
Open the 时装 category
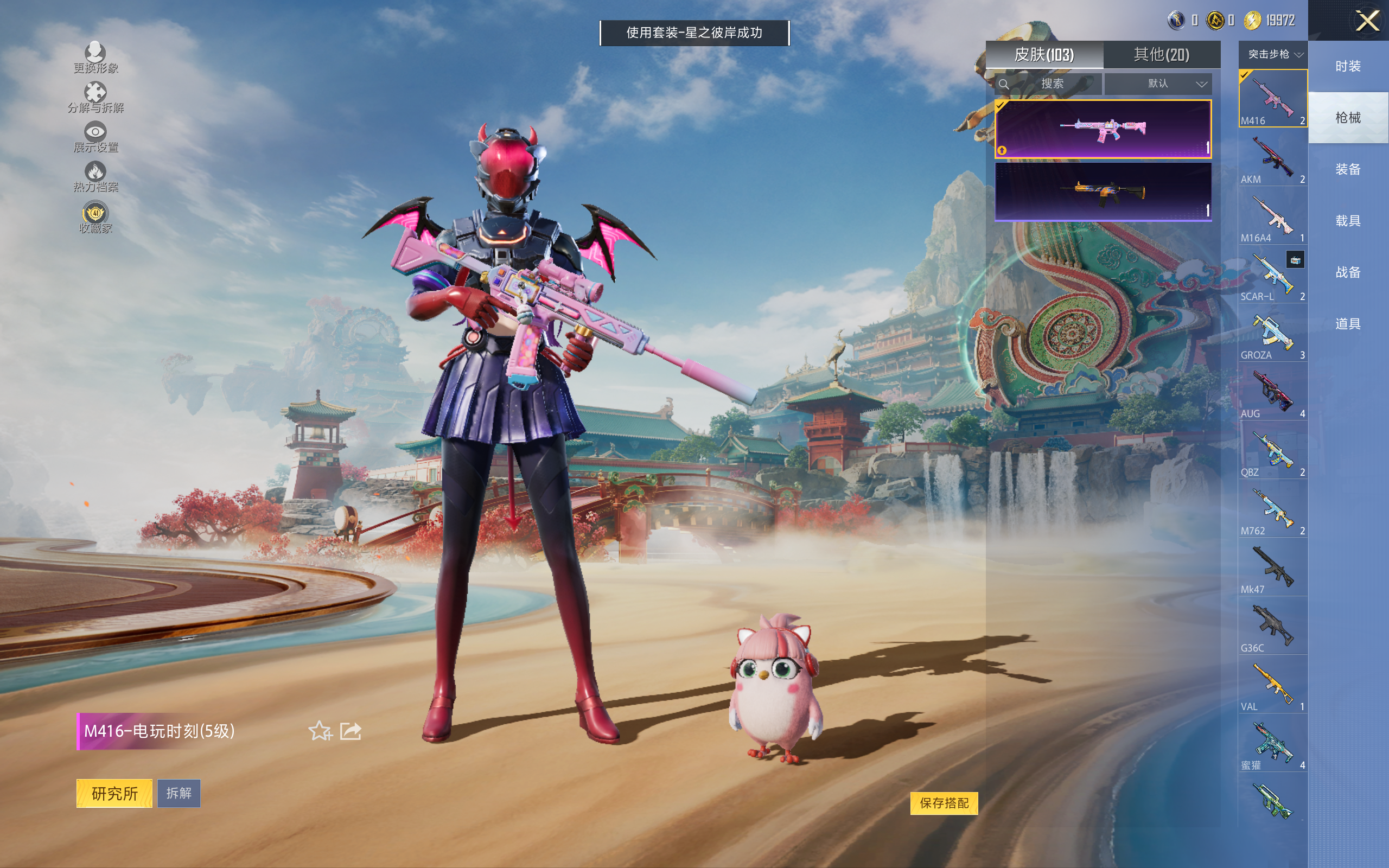coord(1348,66)
